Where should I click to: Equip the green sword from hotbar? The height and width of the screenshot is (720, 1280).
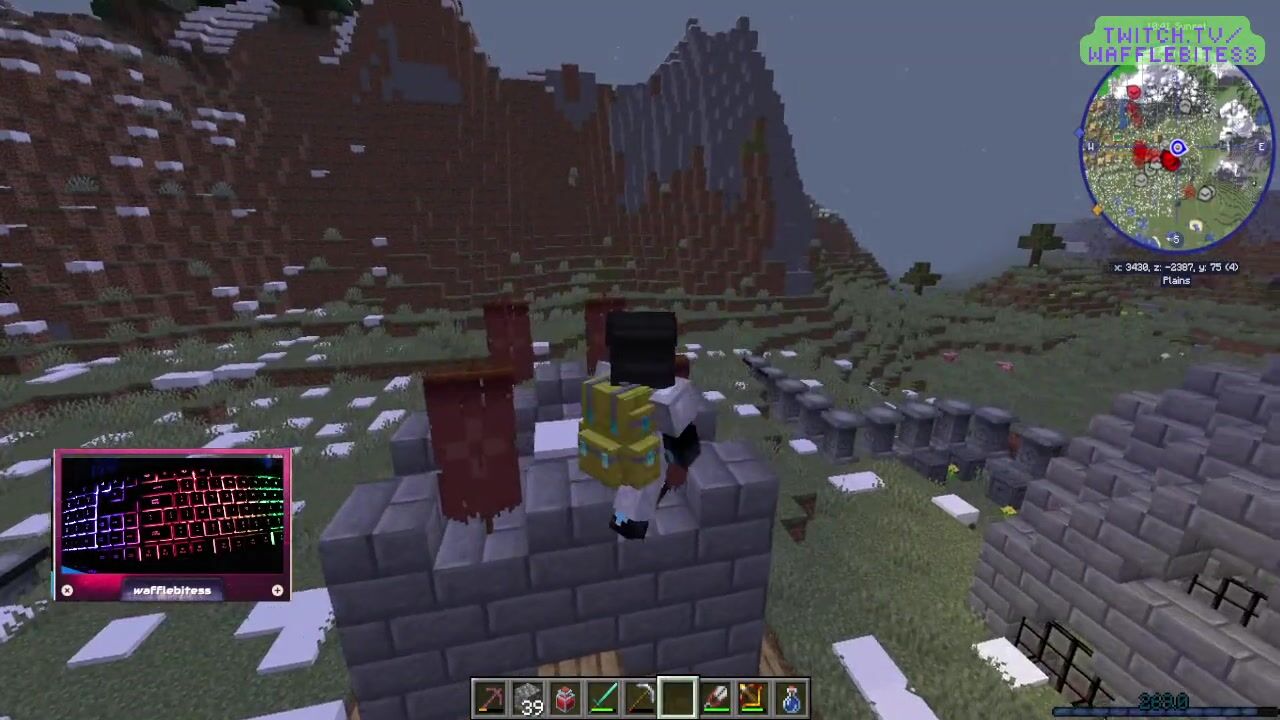point(603,698)
